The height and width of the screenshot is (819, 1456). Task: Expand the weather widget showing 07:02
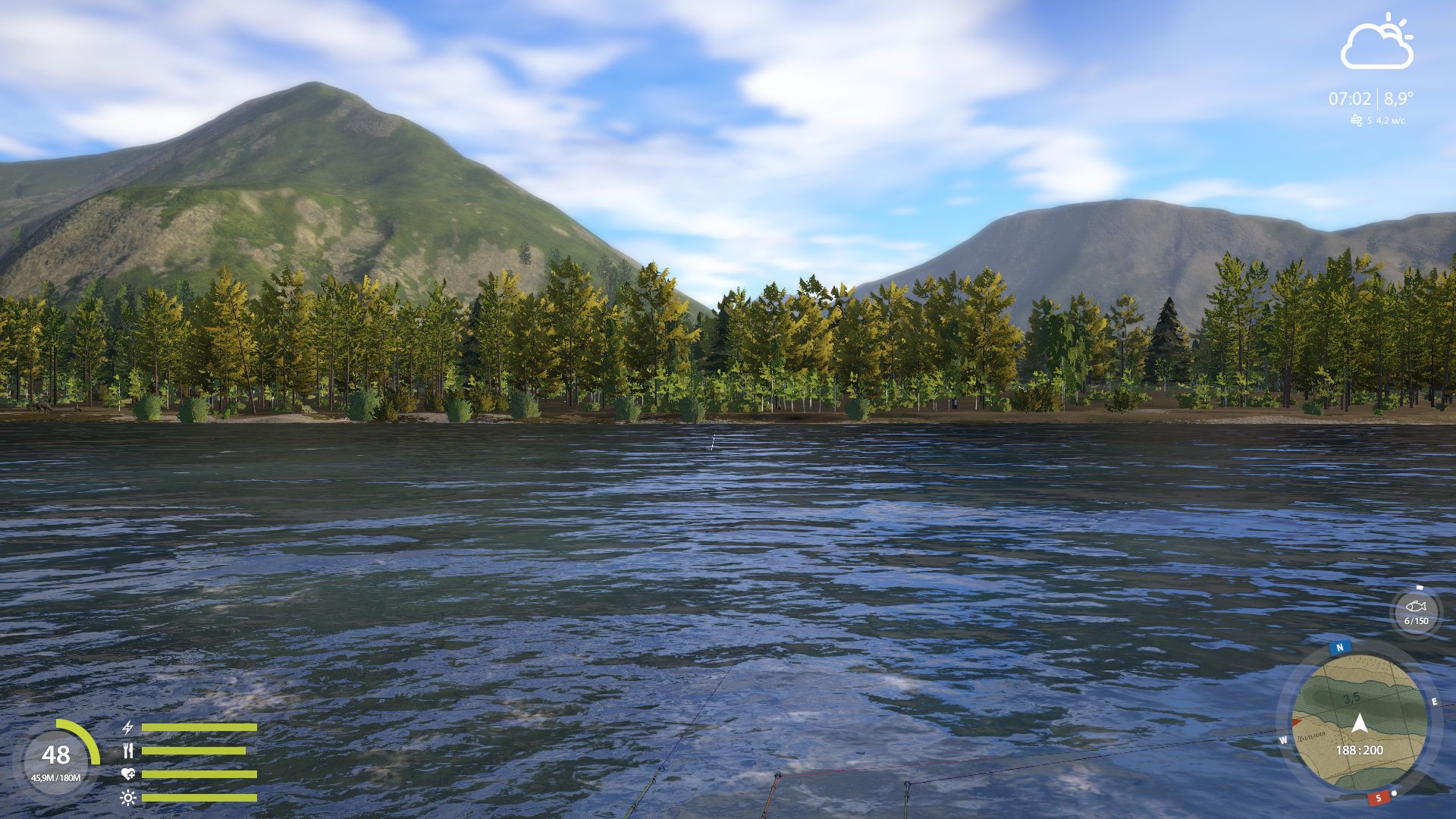[x=1349, y=97]
